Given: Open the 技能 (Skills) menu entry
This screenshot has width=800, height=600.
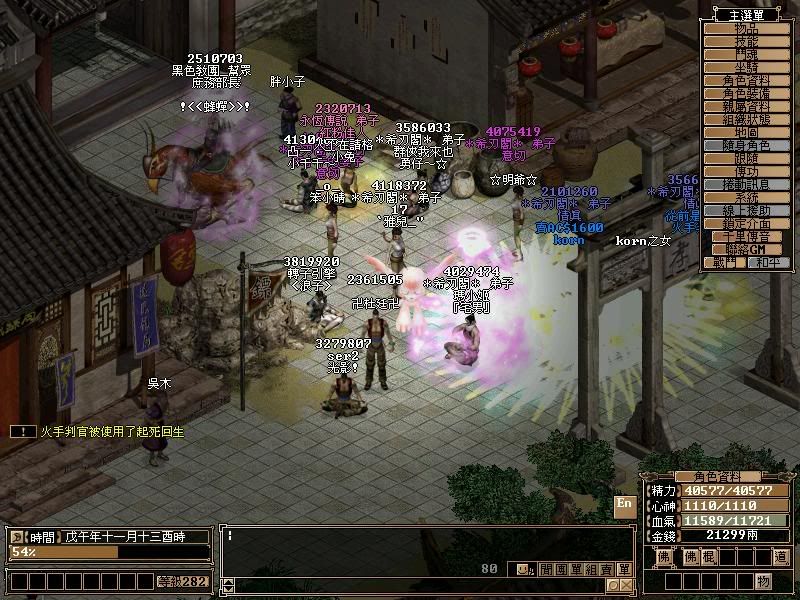Looking at the screenshot, I should (746, 42).
